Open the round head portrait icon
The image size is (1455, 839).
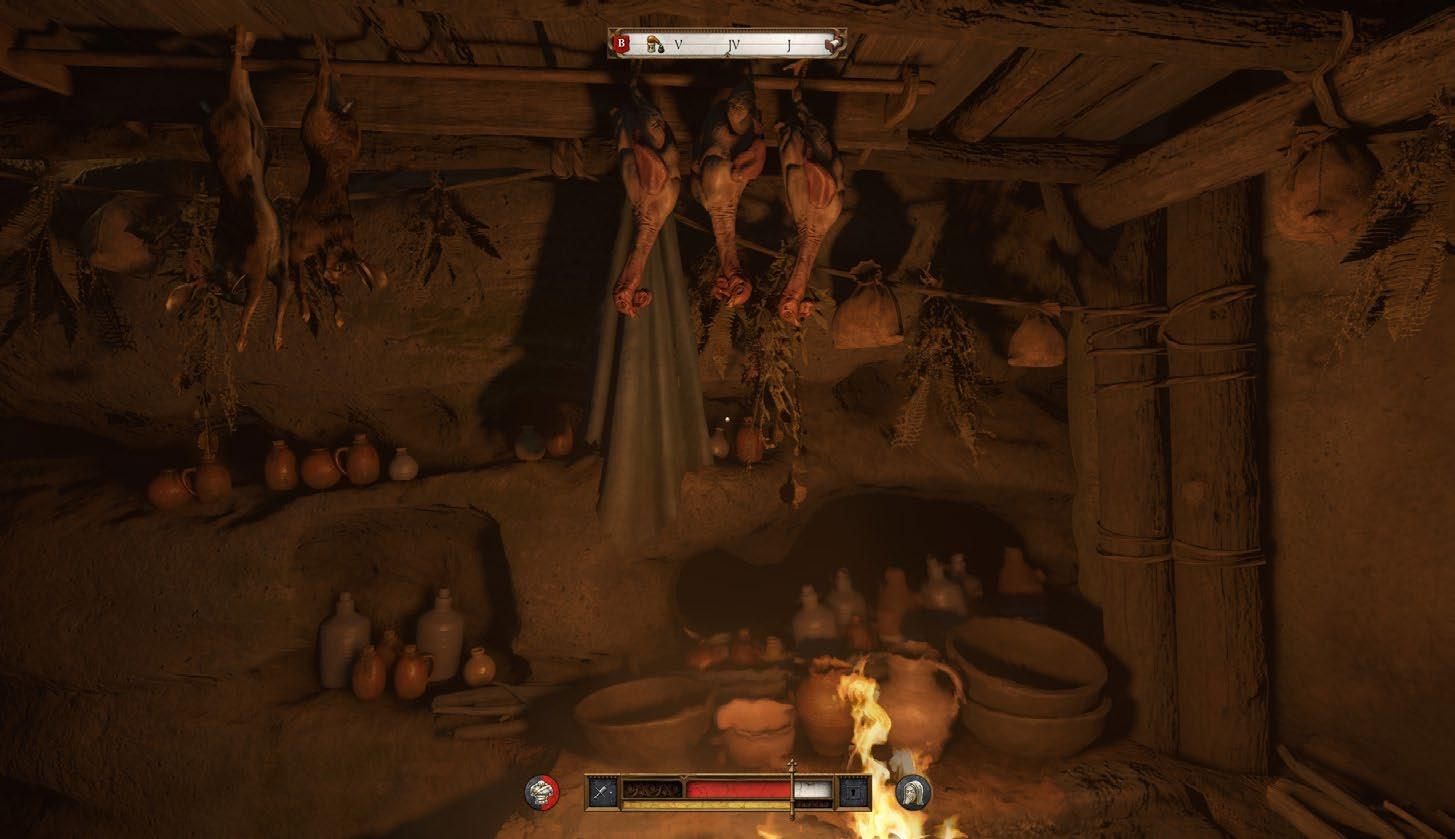coord(913,792)
